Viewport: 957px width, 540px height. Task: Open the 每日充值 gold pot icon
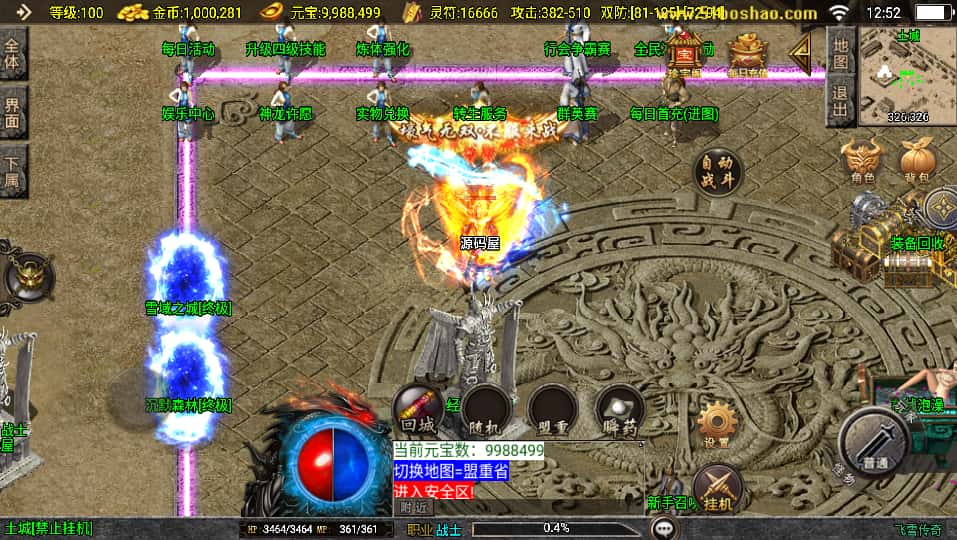pos(747,54)
